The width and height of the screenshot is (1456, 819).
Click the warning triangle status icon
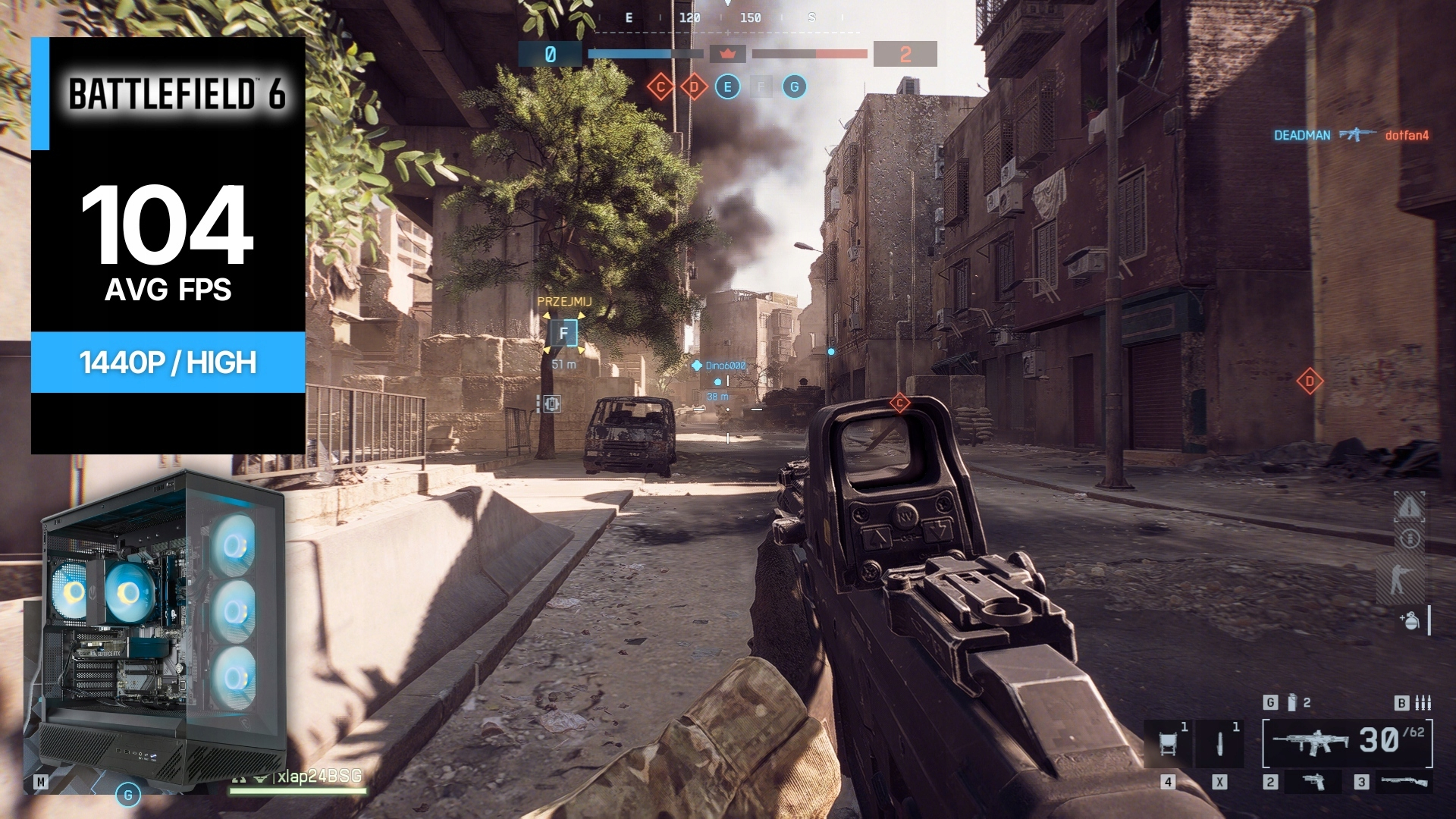[x=1410, y=507]
